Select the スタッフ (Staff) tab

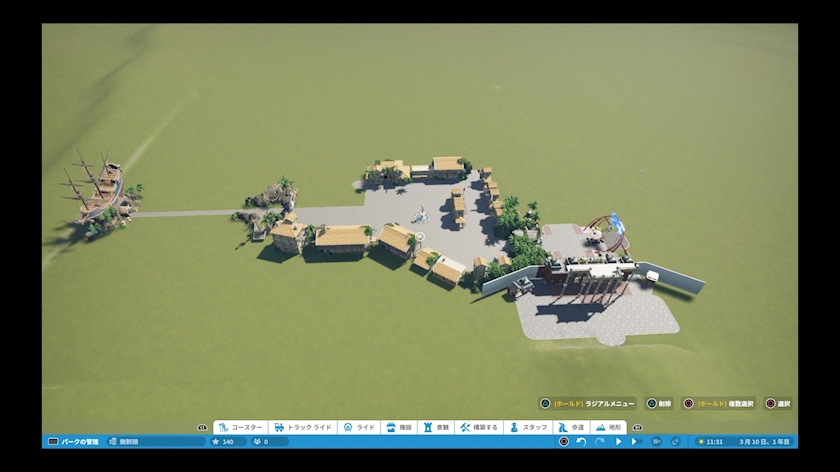(x=529, y=427)
